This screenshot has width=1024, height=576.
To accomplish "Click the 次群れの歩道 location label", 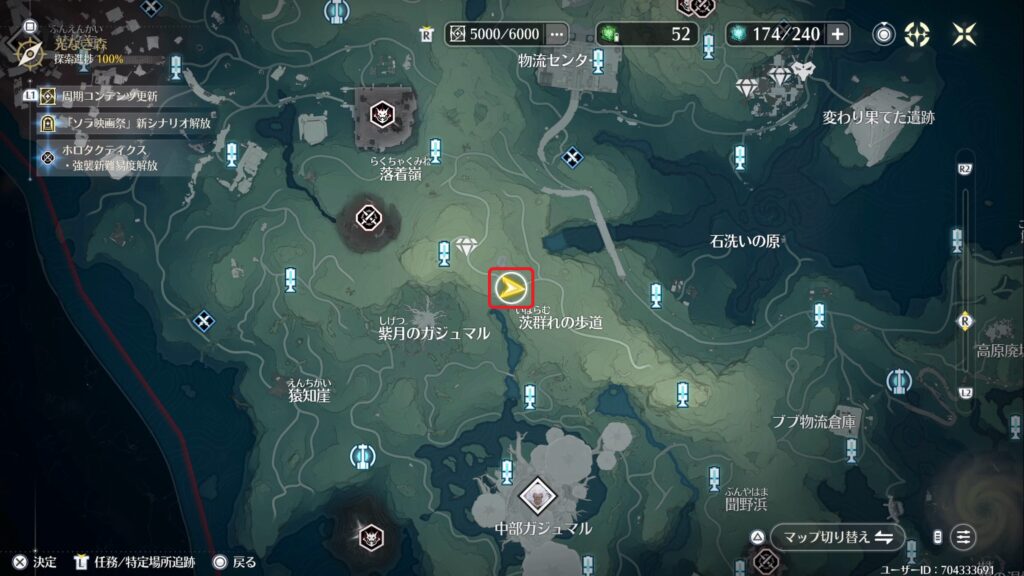I will click(561, 323).
